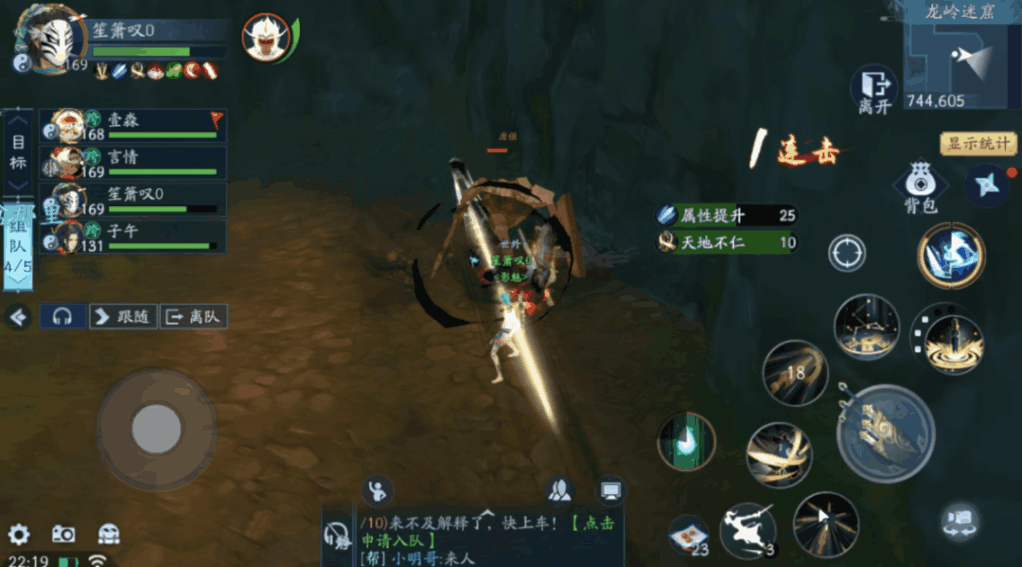
Task: Open the 龙岭迷窟 minimap
Action: pos(961,60)
